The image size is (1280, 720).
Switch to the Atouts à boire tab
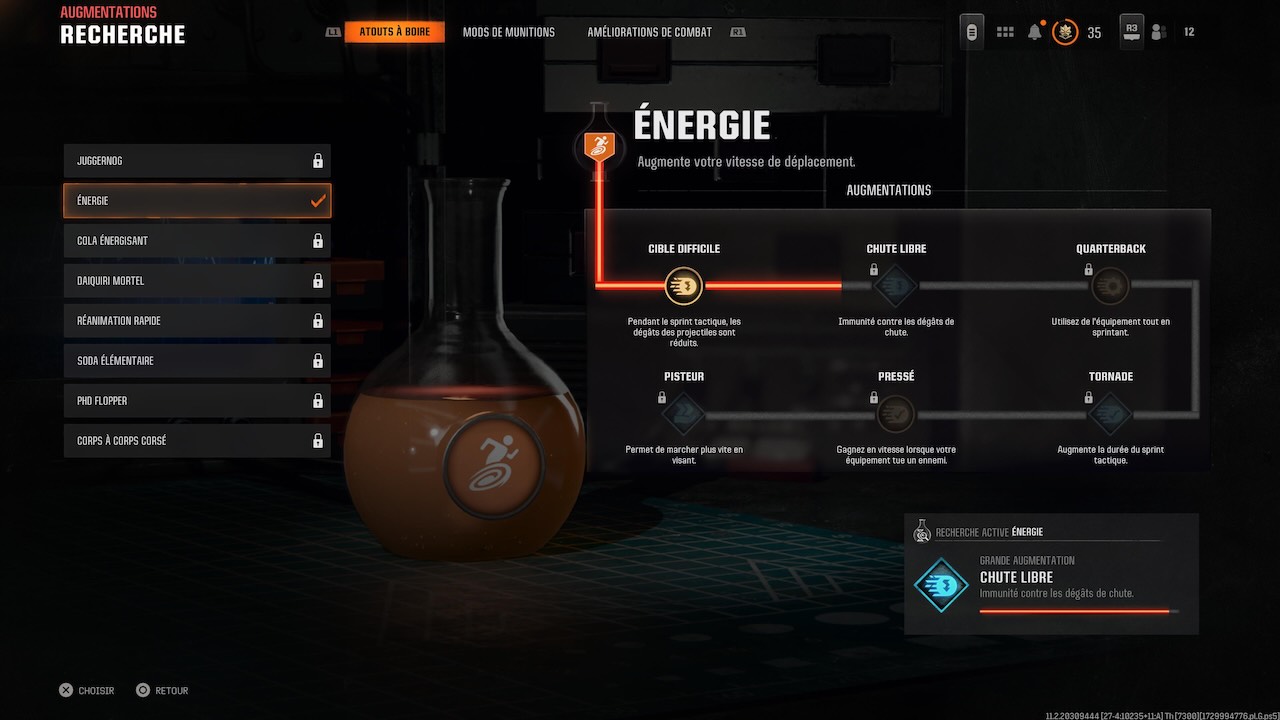click(394, 32)
